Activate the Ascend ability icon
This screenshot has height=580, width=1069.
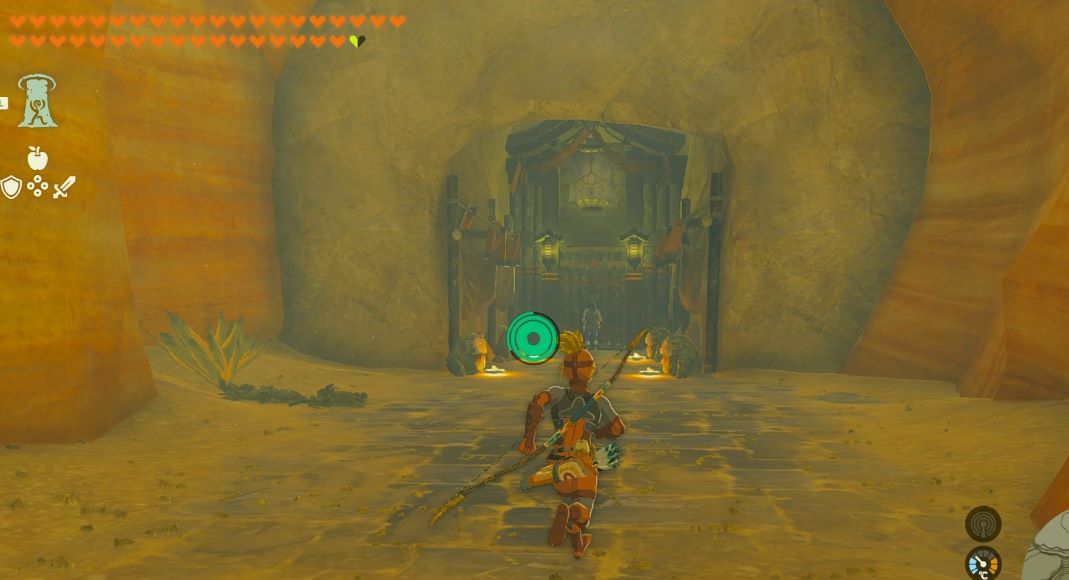[x=37, y=101]
